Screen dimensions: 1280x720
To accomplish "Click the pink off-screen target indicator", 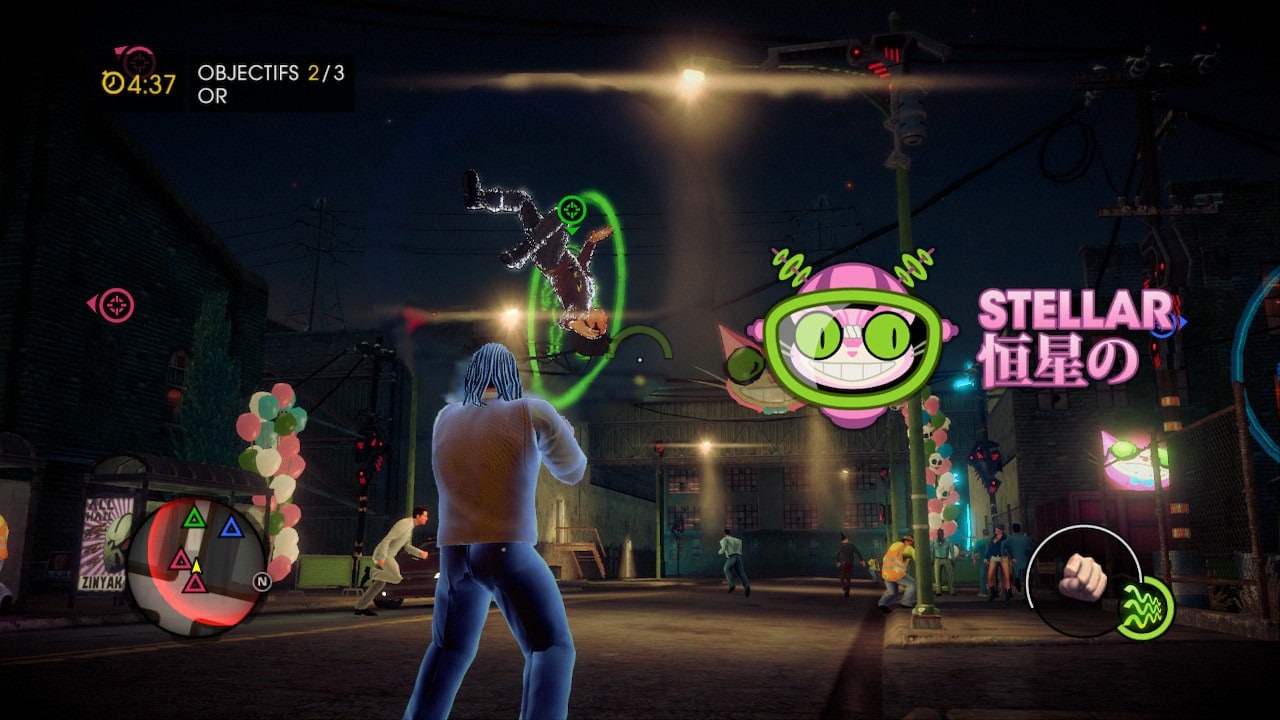I will 115,304.
